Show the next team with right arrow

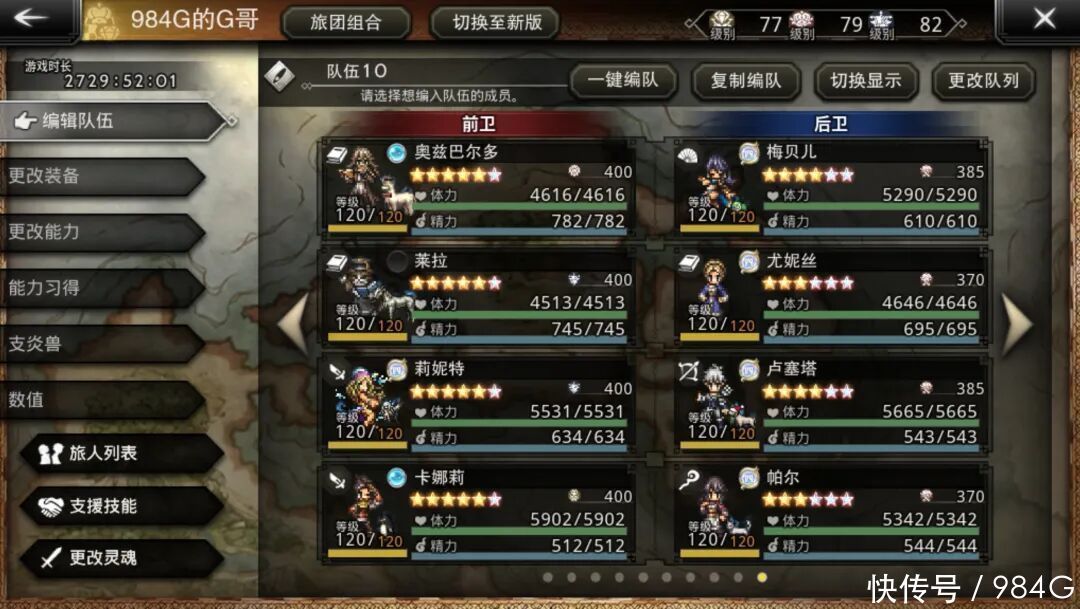[x=1016, y=323]
